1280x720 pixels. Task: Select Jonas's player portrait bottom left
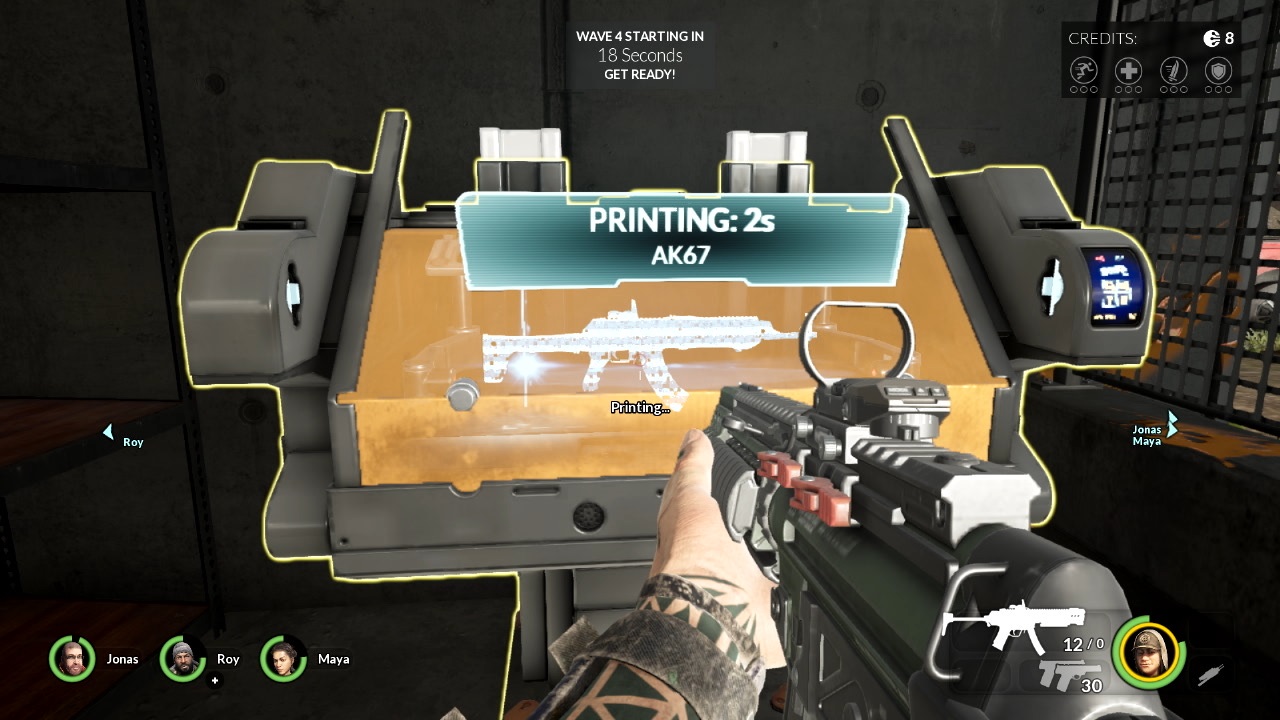(x=71, y=659)
